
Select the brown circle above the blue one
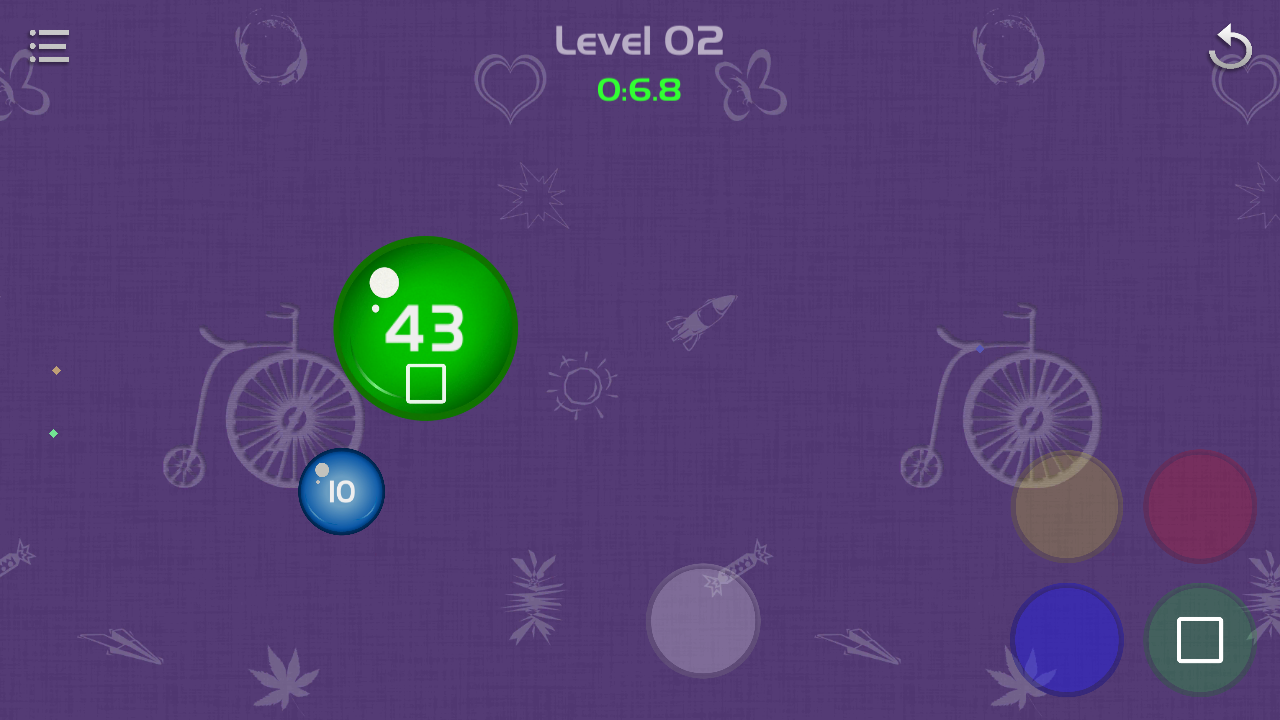pos(1066,506)
